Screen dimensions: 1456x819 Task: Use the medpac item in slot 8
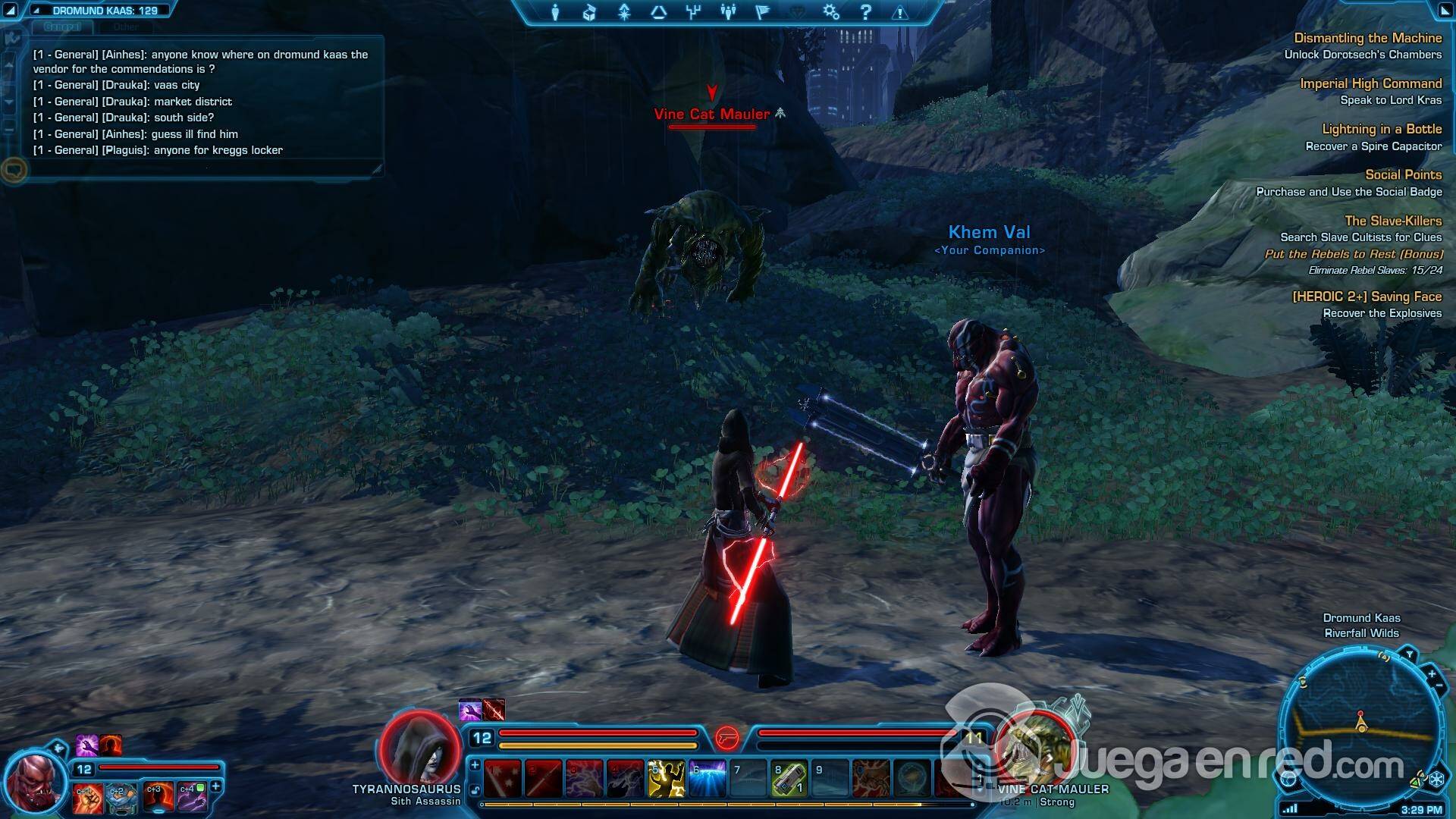[x=789, y=779]
